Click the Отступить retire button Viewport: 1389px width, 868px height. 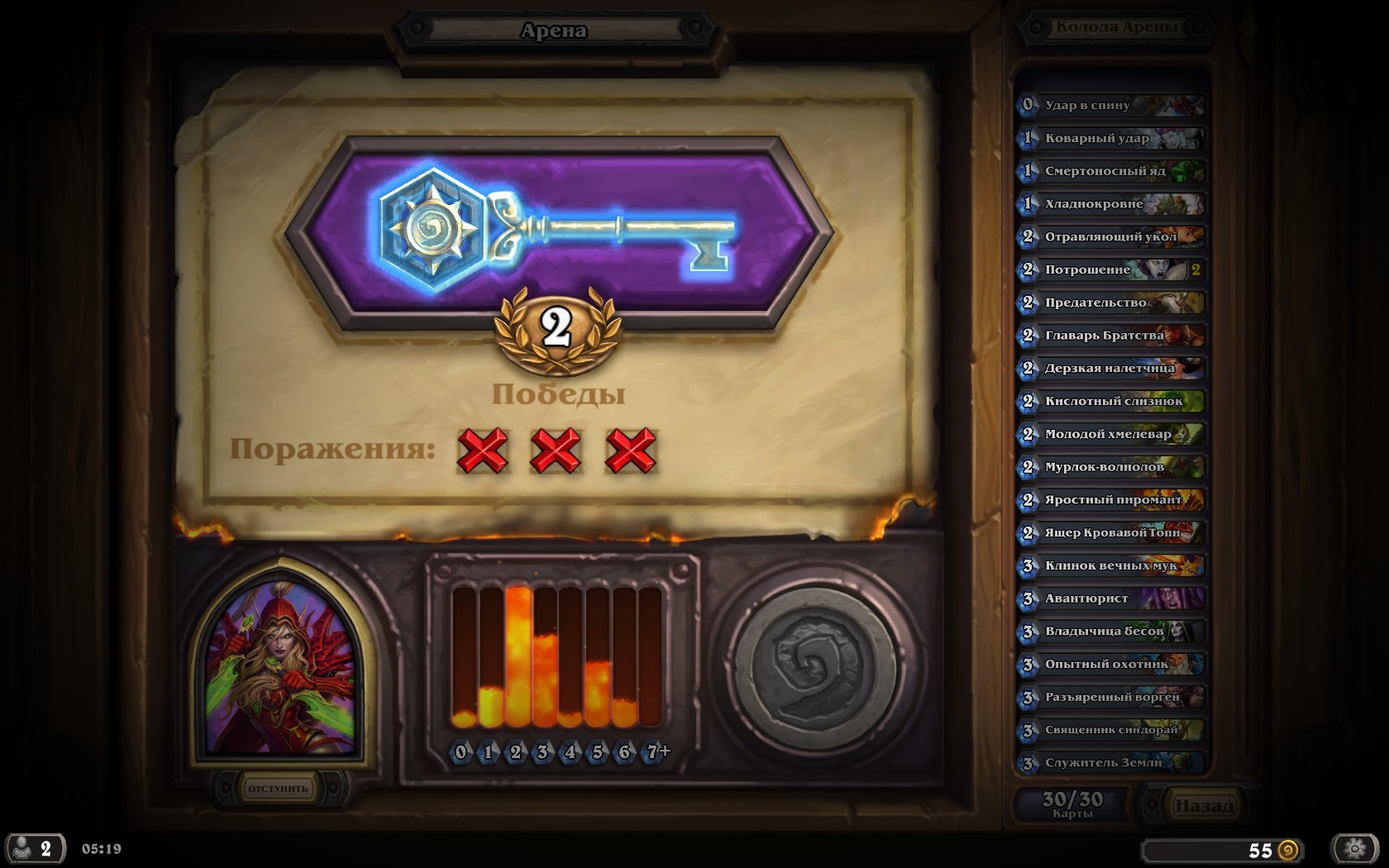click(x=278, y=789)
